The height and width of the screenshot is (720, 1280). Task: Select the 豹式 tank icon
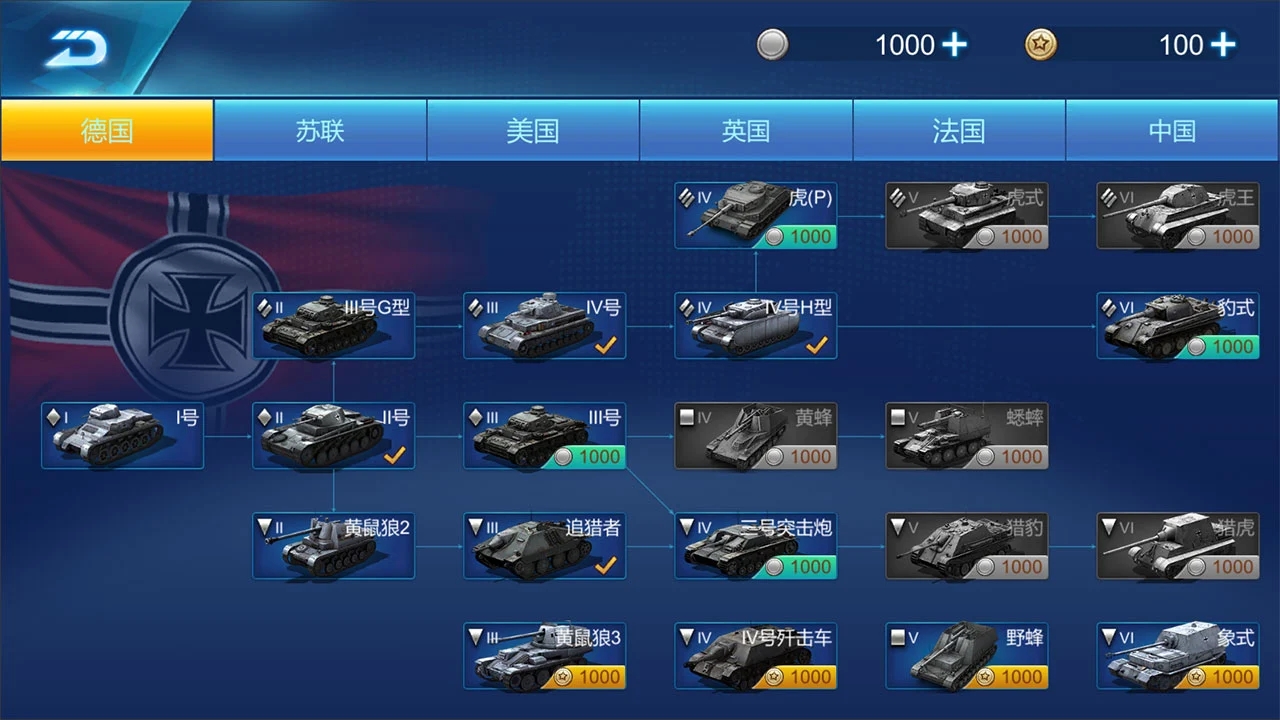tap(1177, 324)
